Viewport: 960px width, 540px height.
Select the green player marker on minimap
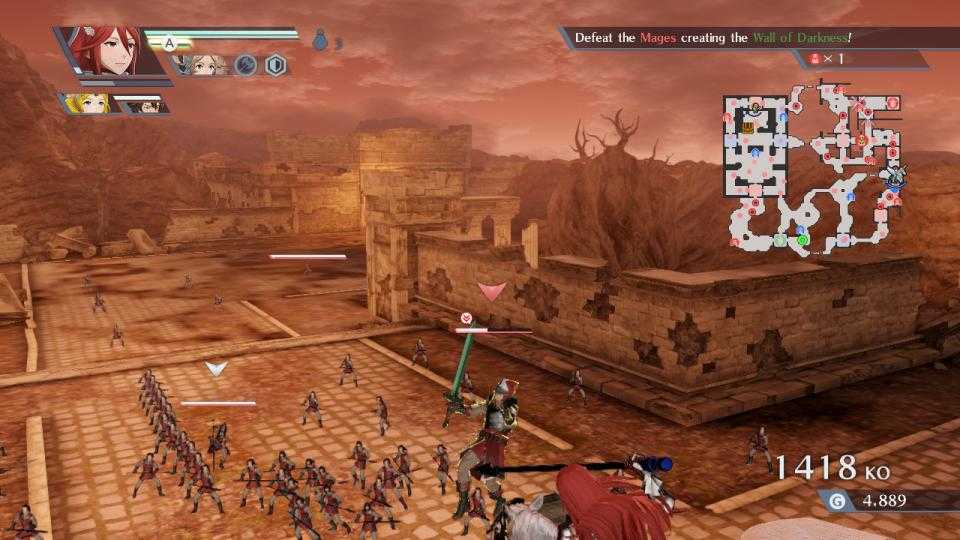[802, 240]
